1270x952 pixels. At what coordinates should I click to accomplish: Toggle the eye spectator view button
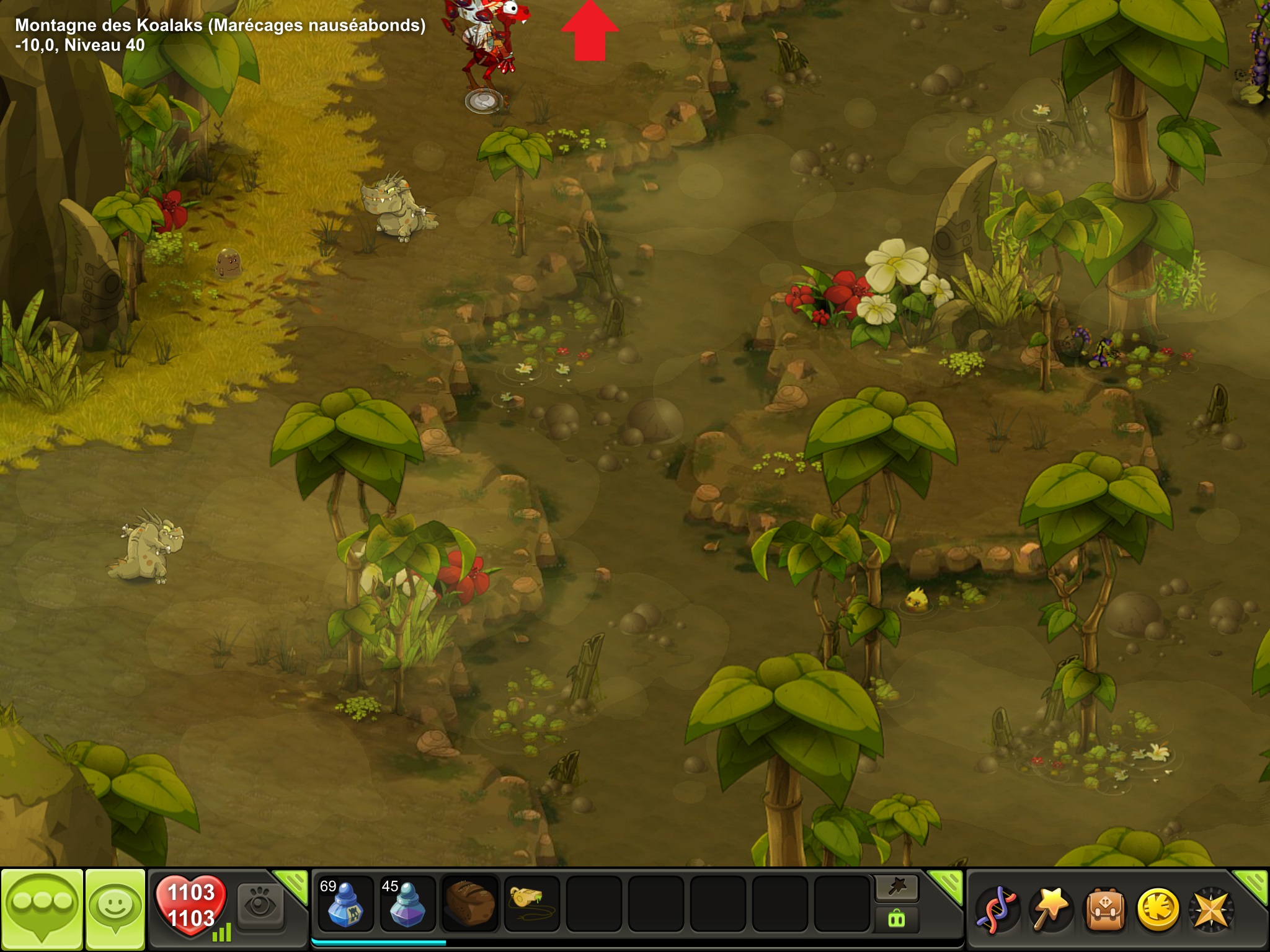coord(260,907)
